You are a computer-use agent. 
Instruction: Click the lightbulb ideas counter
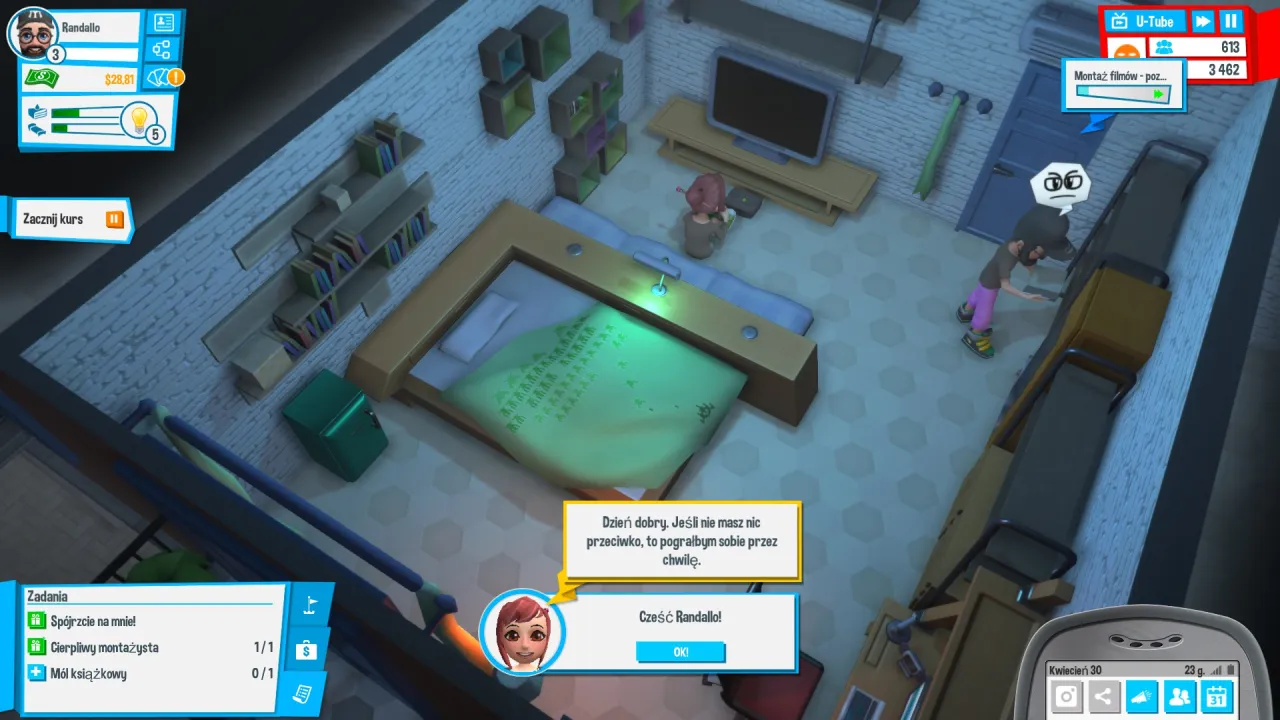[139, 120]
